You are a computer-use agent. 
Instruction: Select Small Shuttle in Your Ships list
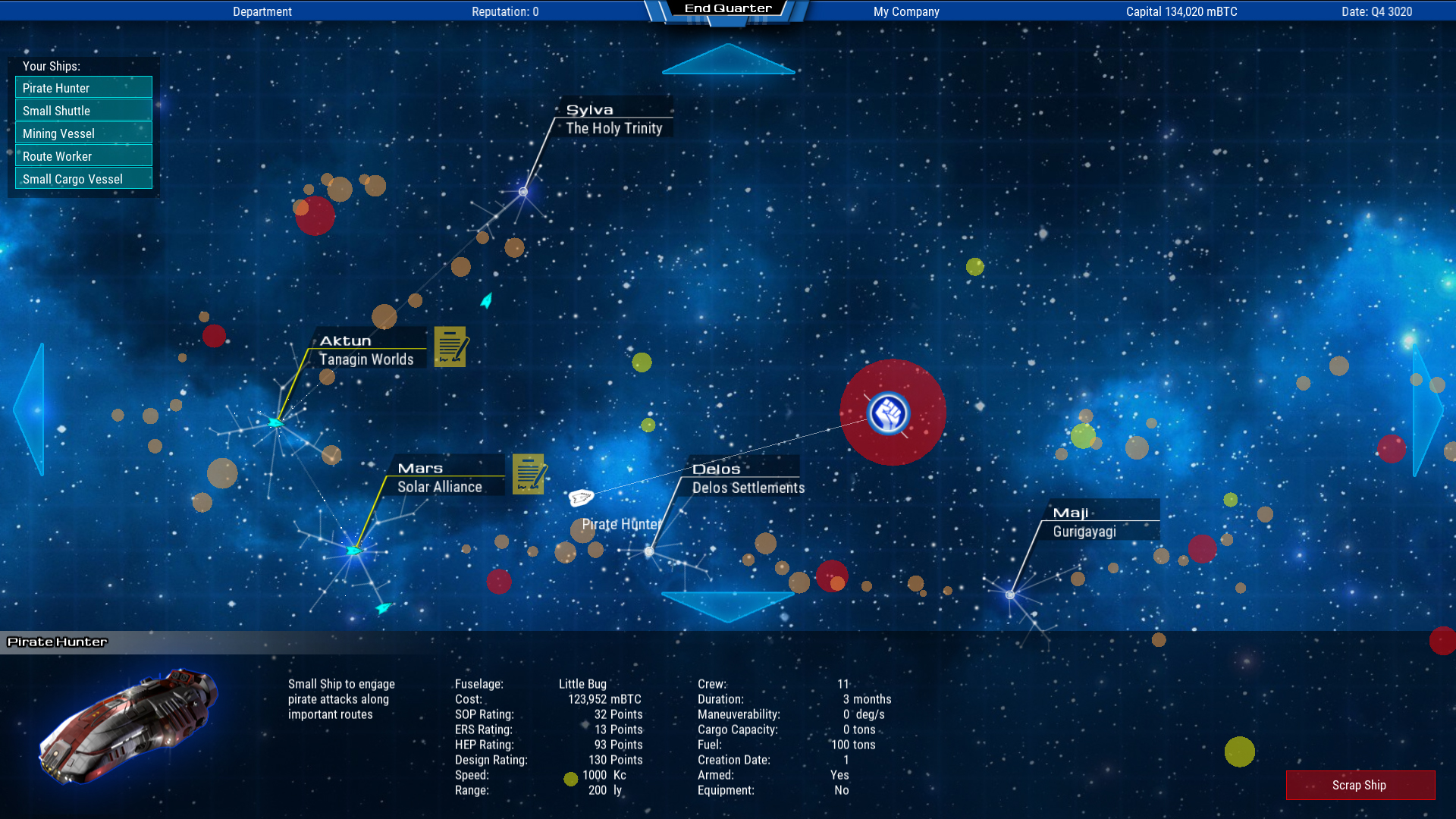click(x=83, y=110)
